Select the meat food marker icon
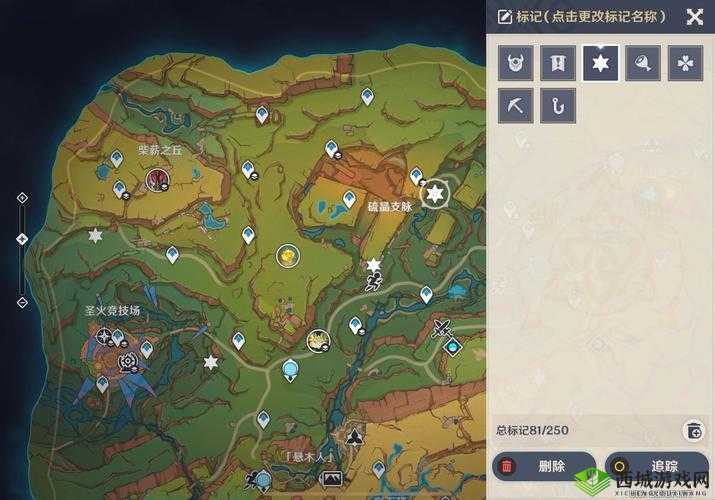Viewport: 715px width, 500px height. (x=643, y=63)
